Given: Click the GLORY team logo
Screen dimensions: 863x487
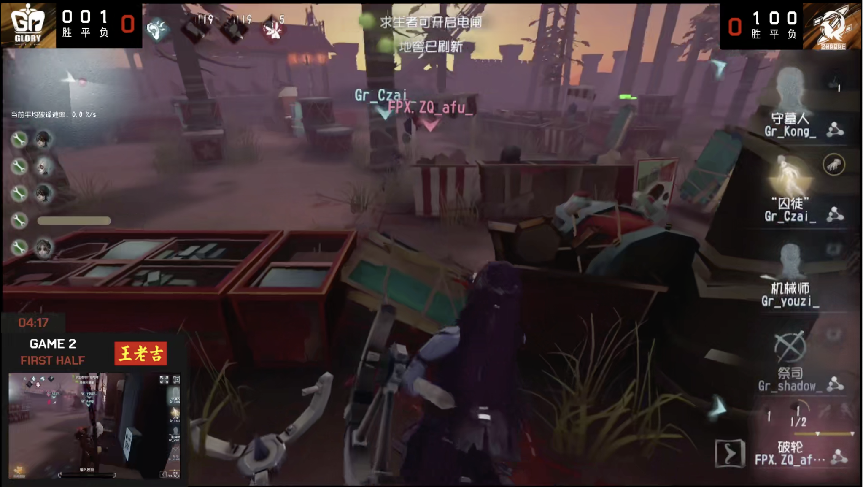Looking at the screenshot, I should 27,24.
